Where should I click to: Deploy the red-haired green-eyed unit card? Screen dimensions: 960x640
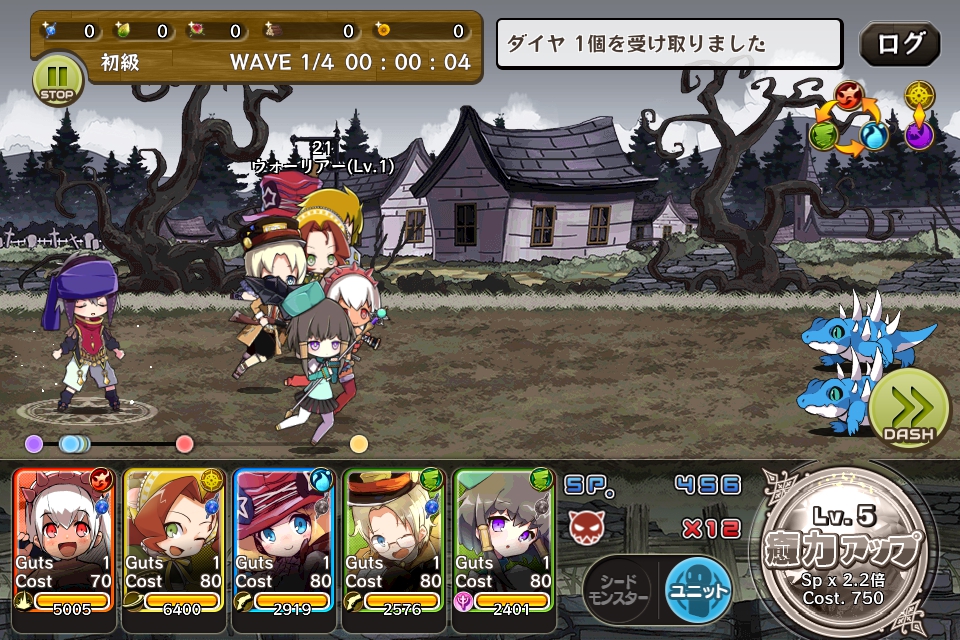(x=173, y=540)
